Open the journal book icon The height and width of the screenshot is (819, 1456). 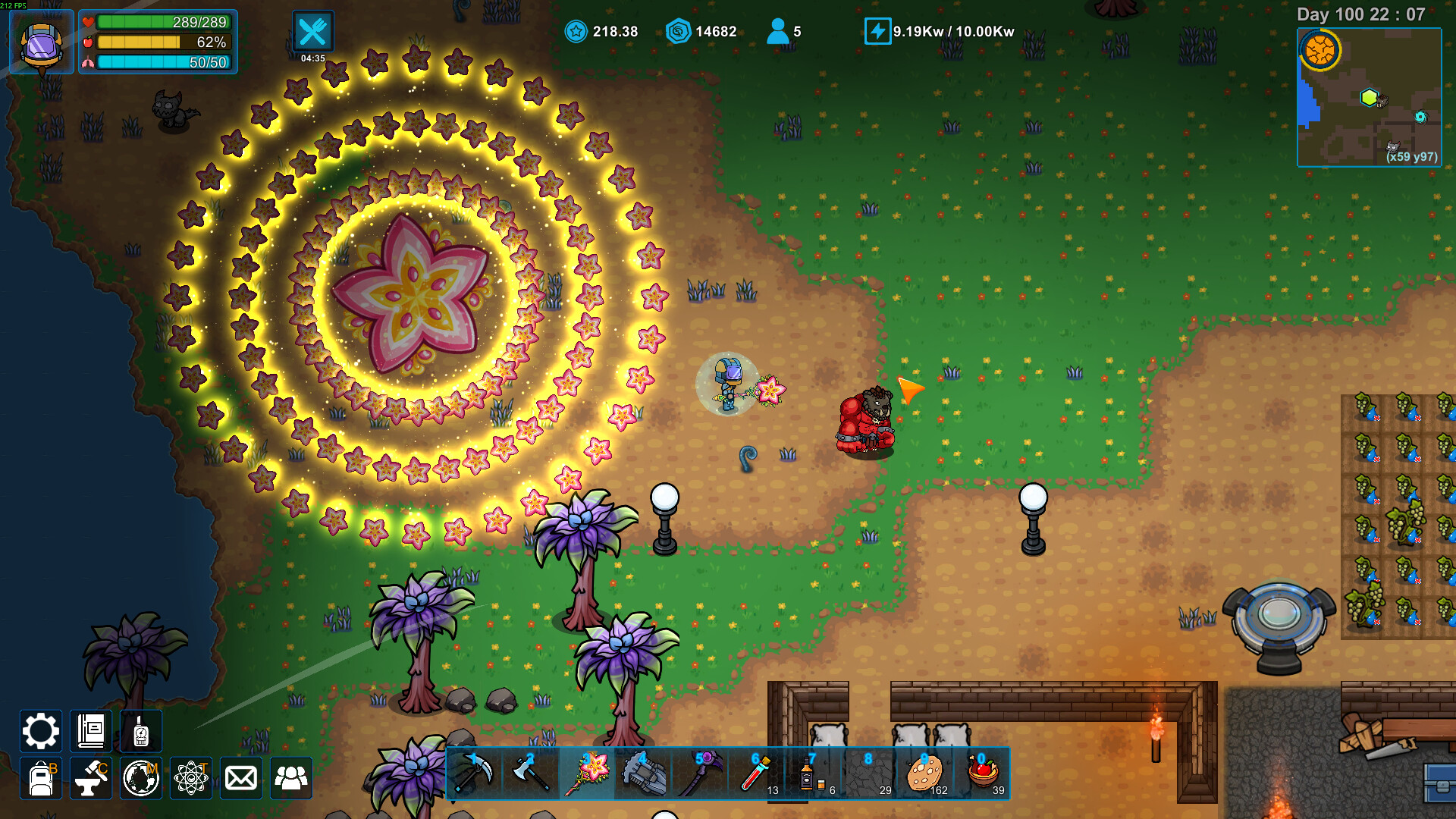pos(91,732)
